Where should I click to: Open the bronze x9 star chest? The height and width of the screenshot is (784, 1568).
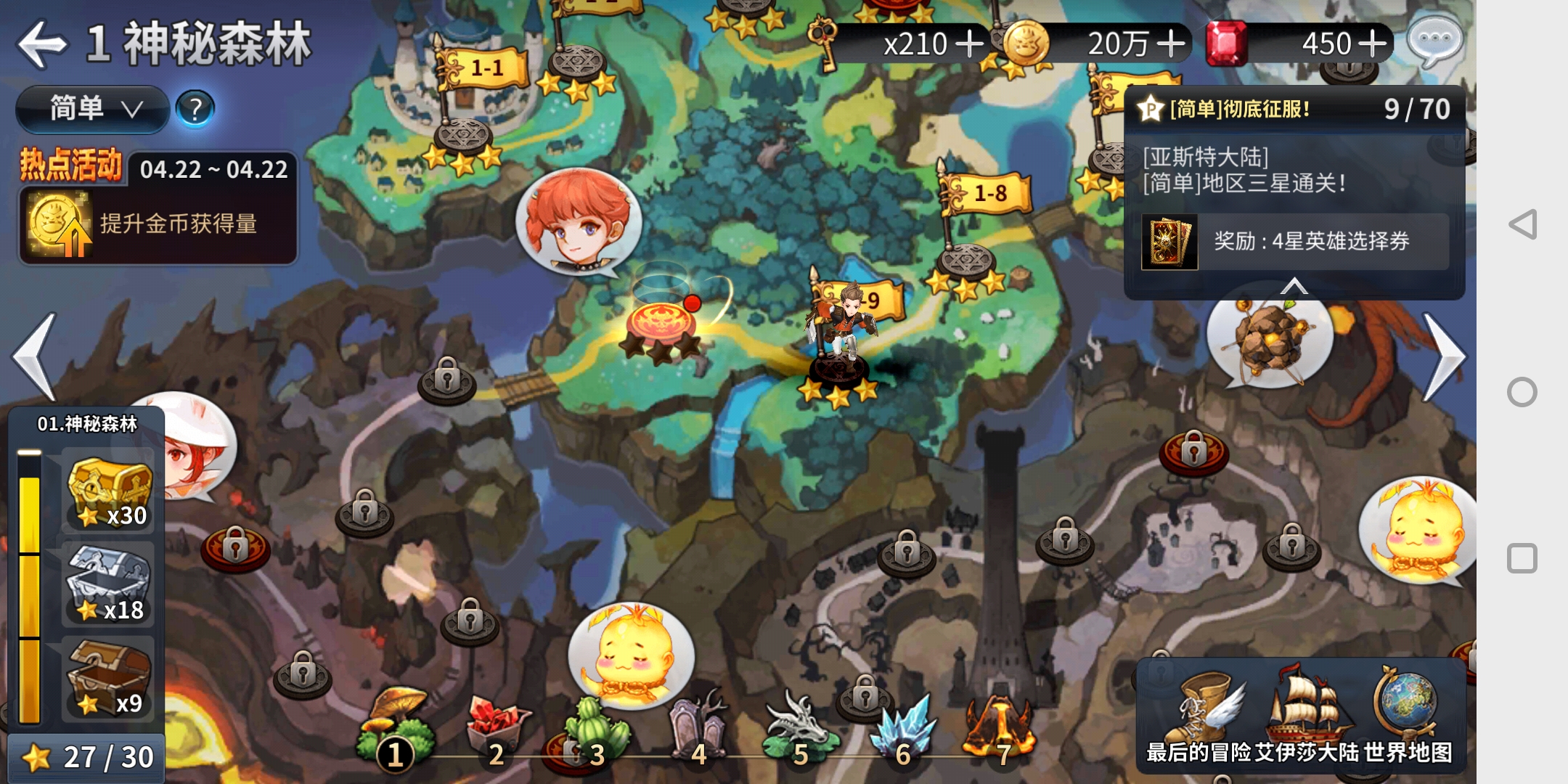click(x=109, y=678)
